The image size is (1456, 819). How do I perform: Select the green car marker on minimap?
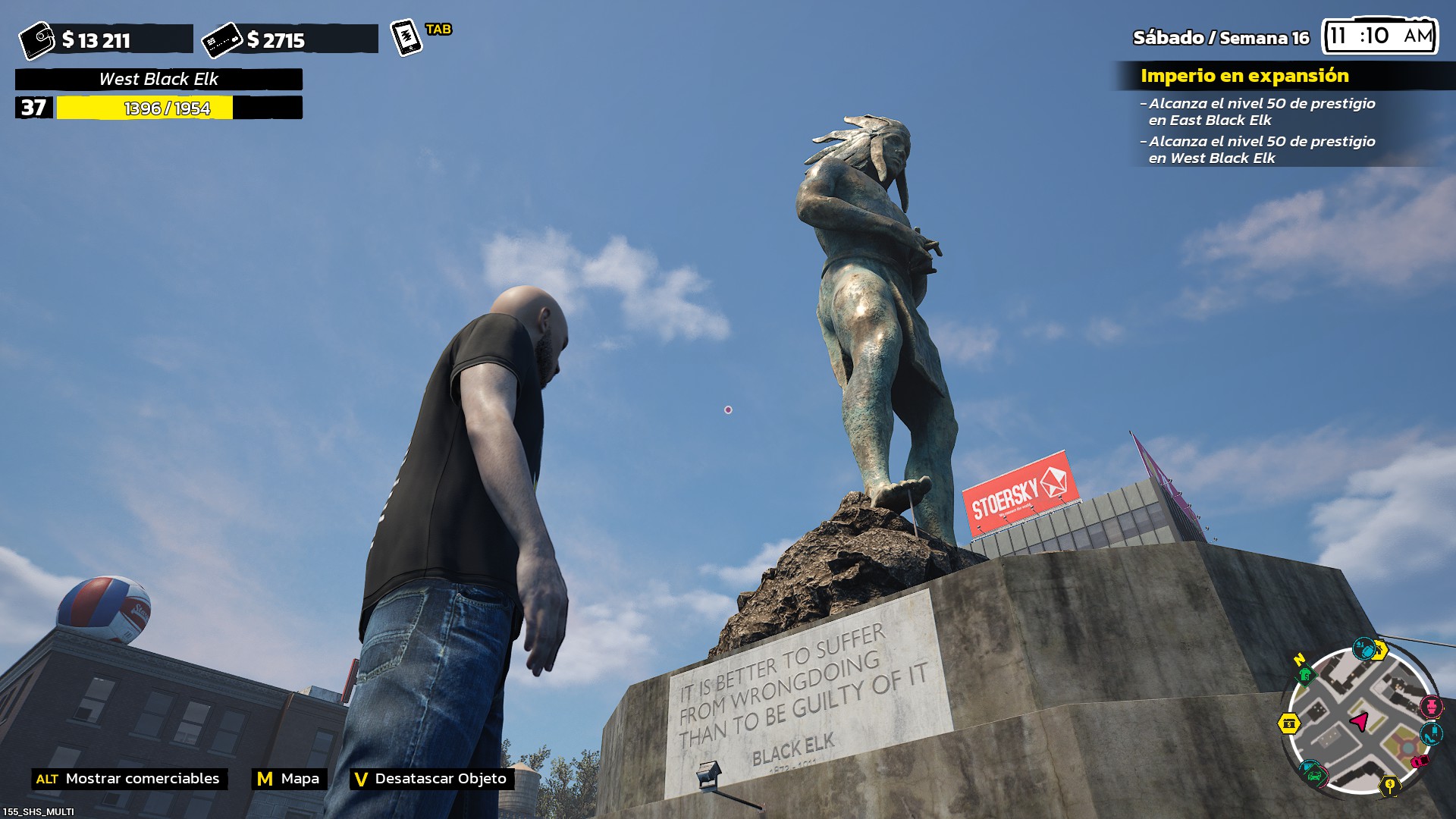(1313, 773)
